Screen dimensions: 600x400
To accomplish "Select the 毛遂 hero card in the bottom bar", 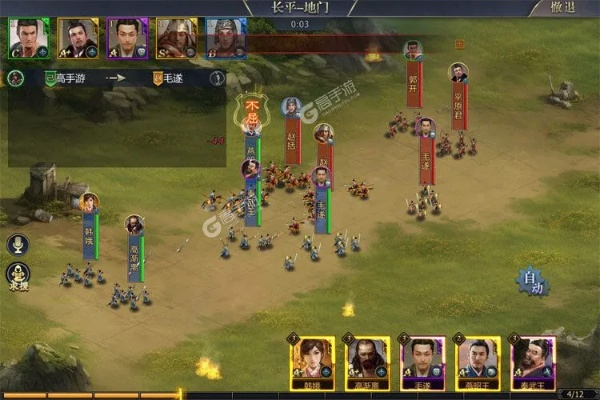I will tap(422, 361).
